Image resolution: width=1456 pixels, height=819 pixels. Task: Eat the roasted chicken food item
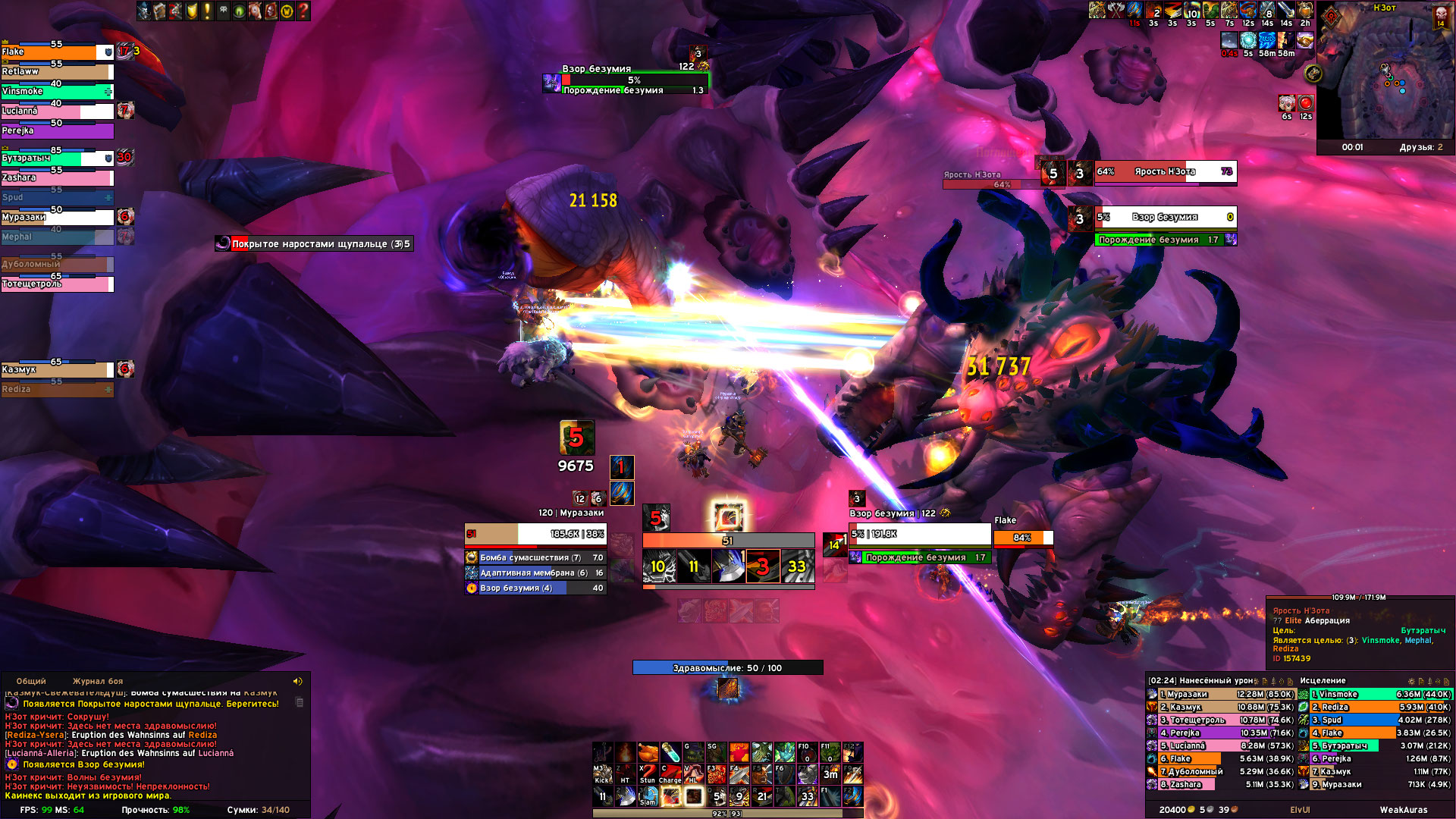point(648,752)
